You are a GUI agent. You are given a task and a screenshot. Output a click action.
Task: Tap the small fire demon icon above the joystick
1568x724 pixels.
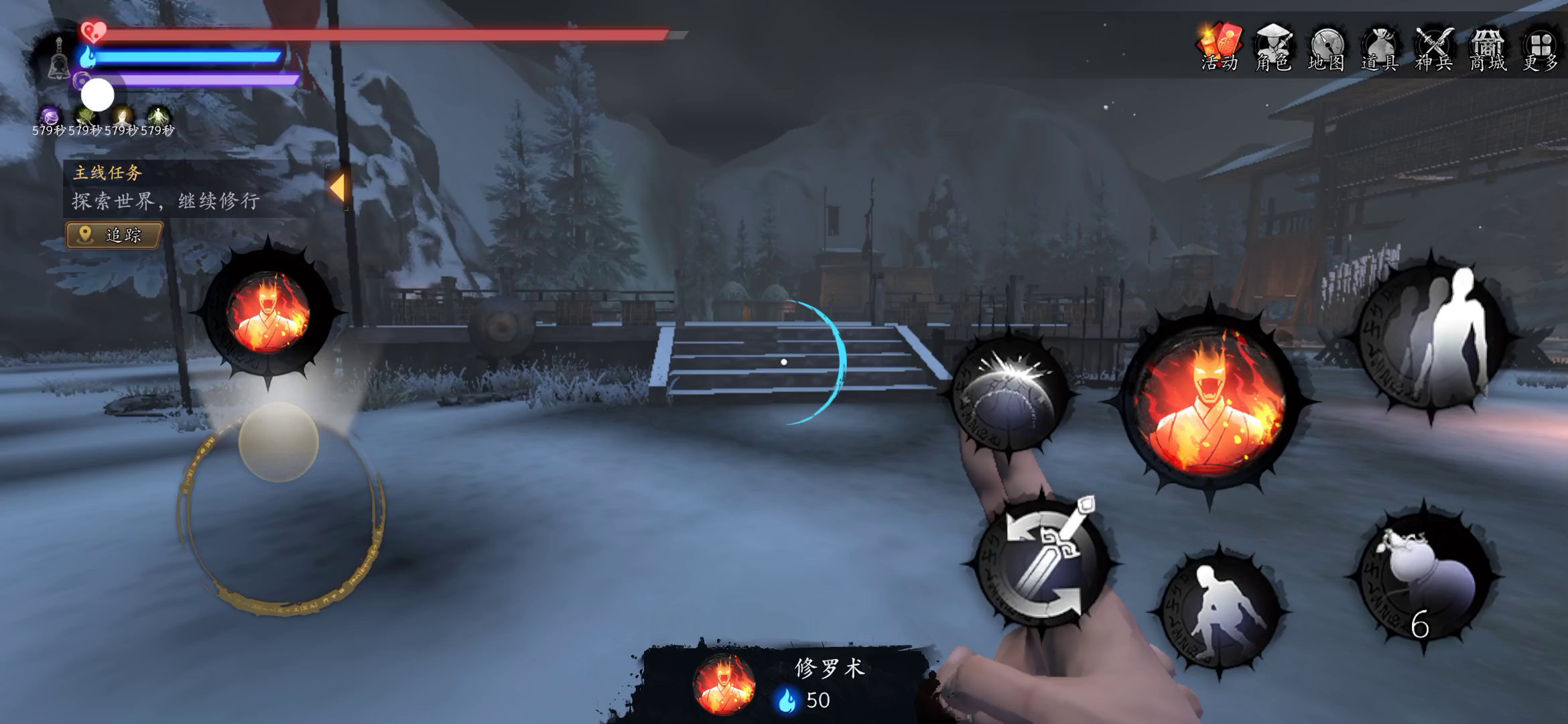tap(268, 313)
